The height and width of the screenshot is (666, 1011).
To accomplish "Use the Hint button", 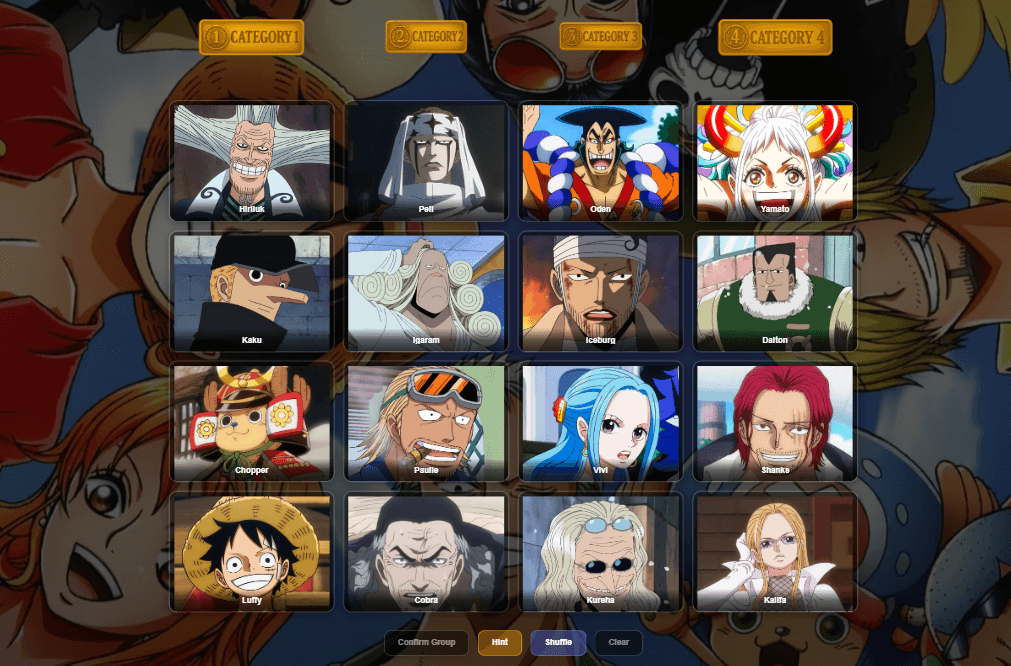I will point(500,642).
